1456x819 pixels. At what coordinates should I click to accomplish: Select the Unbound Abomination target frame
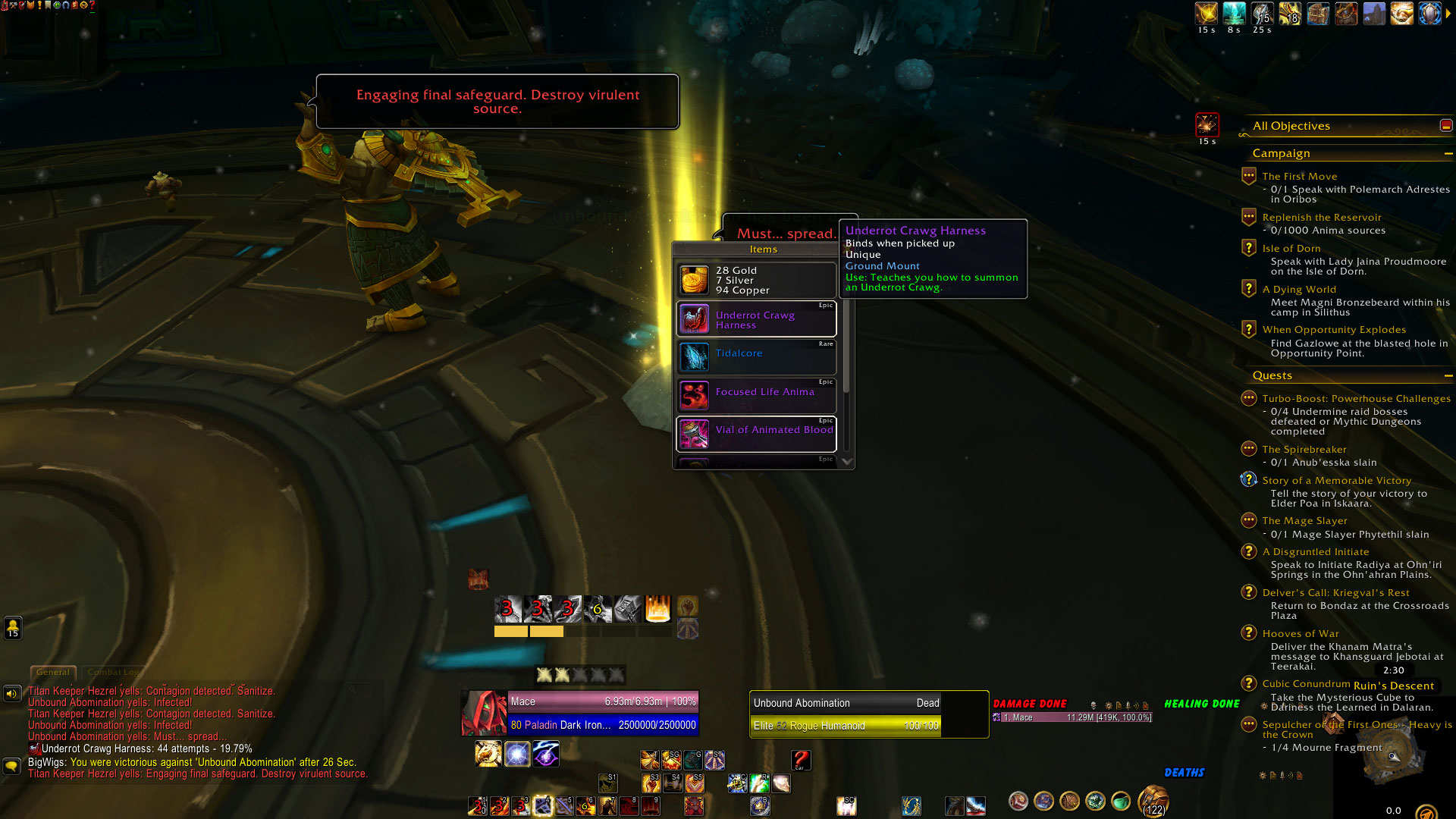[846, 714]
